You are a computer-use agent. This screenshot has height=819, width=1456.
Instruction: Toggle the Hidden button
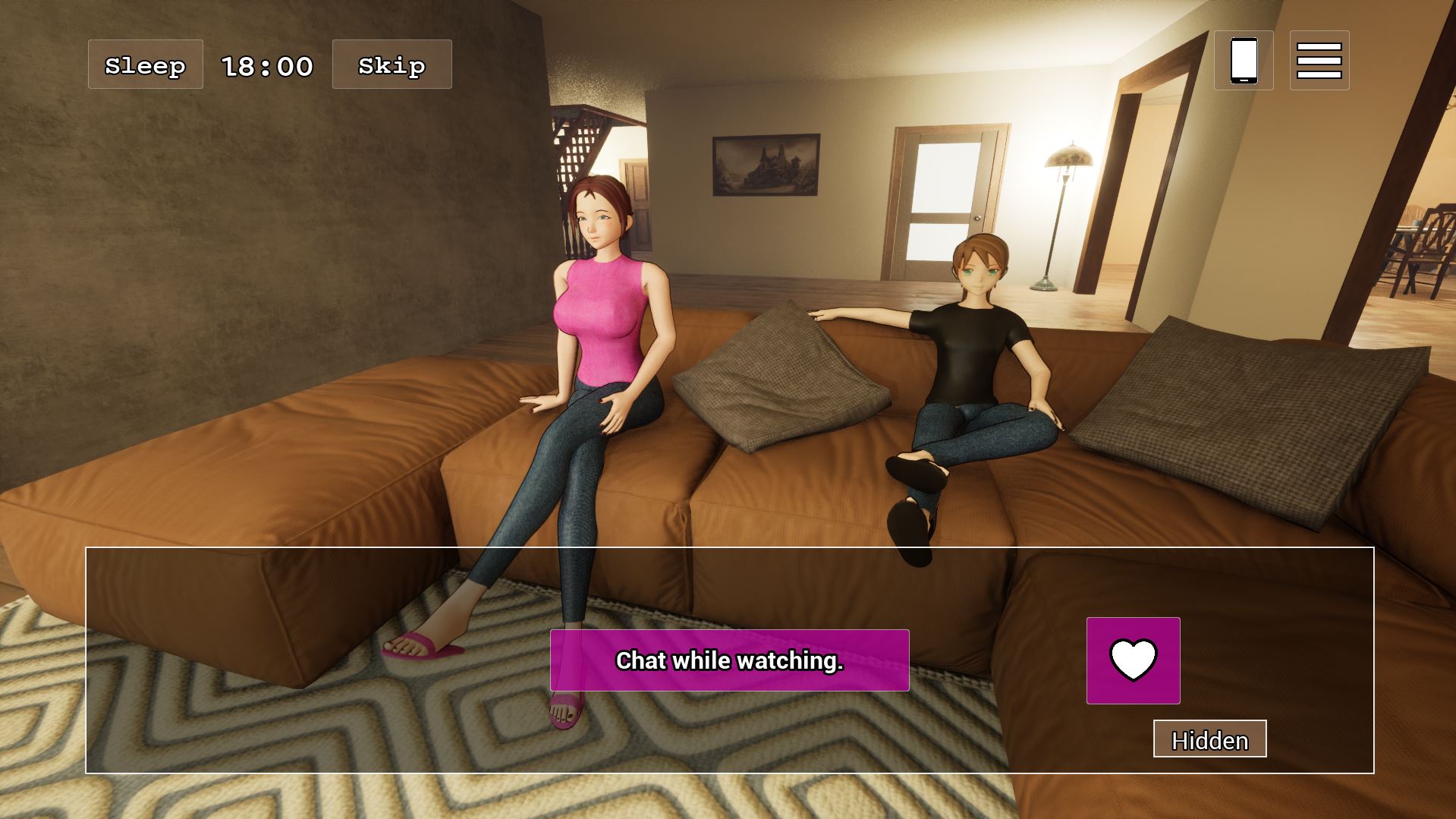tap(1209, 739)
